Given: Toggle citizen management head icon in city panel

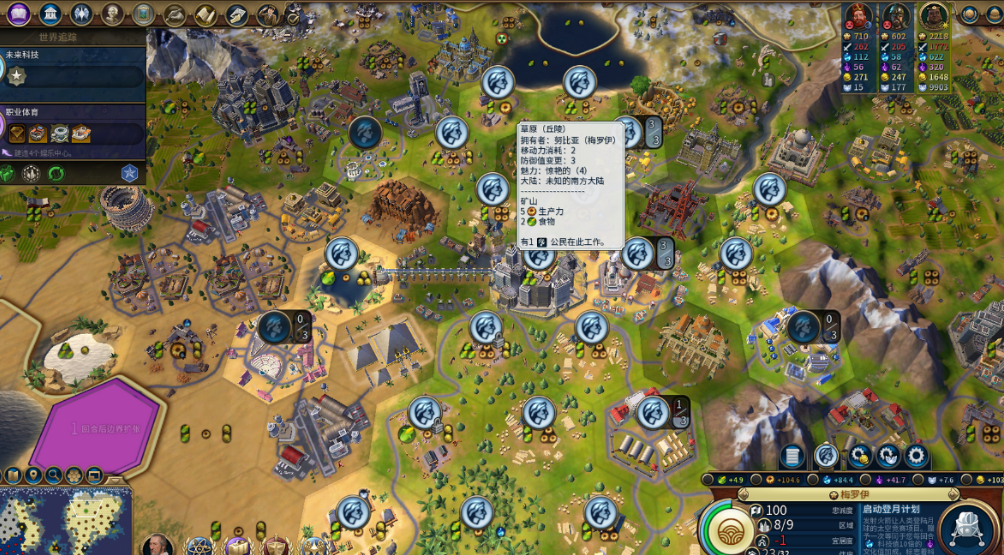Looking at the screenshot, I should point(826,457).
